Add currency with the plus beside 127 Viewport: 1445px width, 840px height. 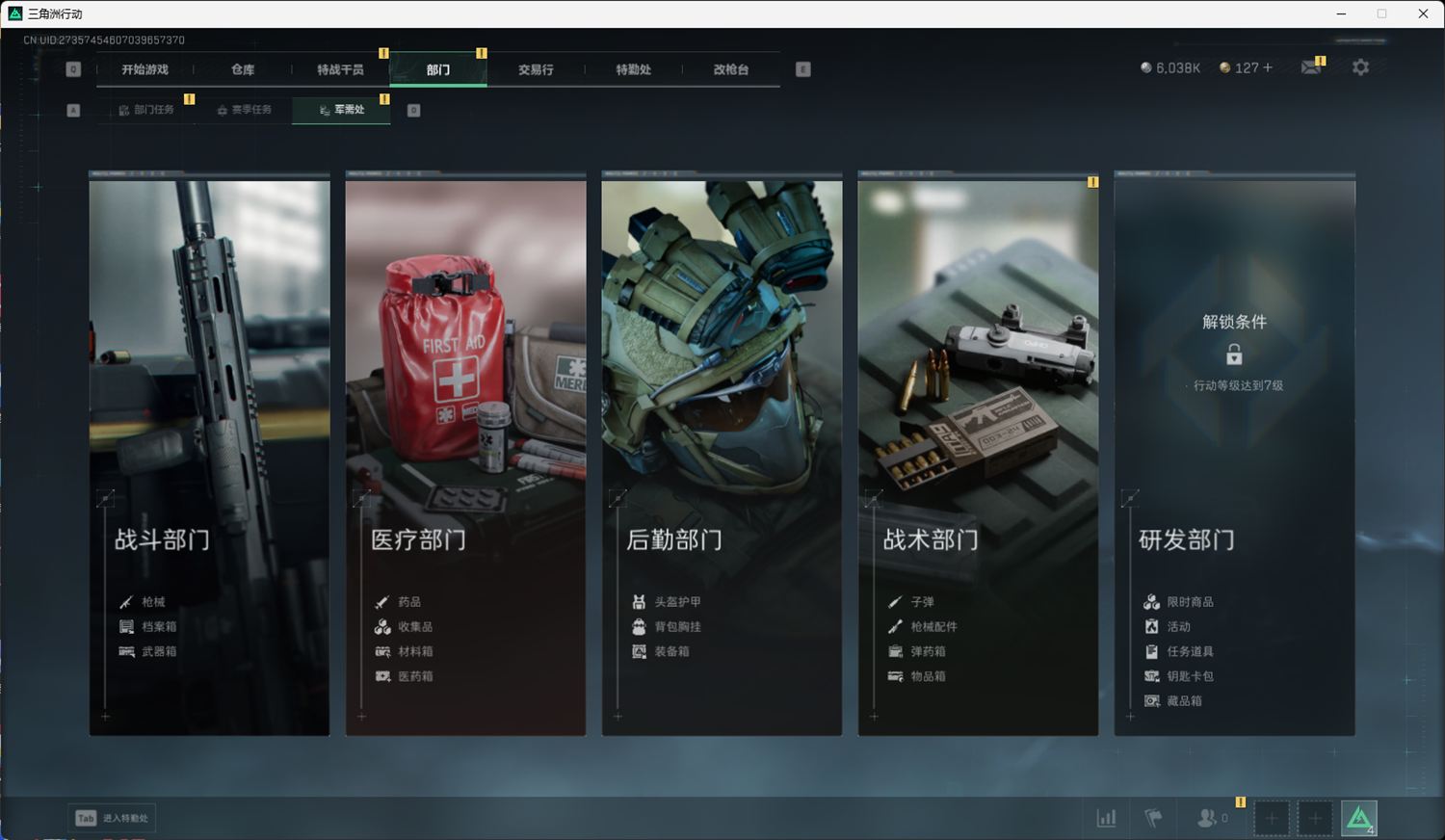click(1268, 67)
